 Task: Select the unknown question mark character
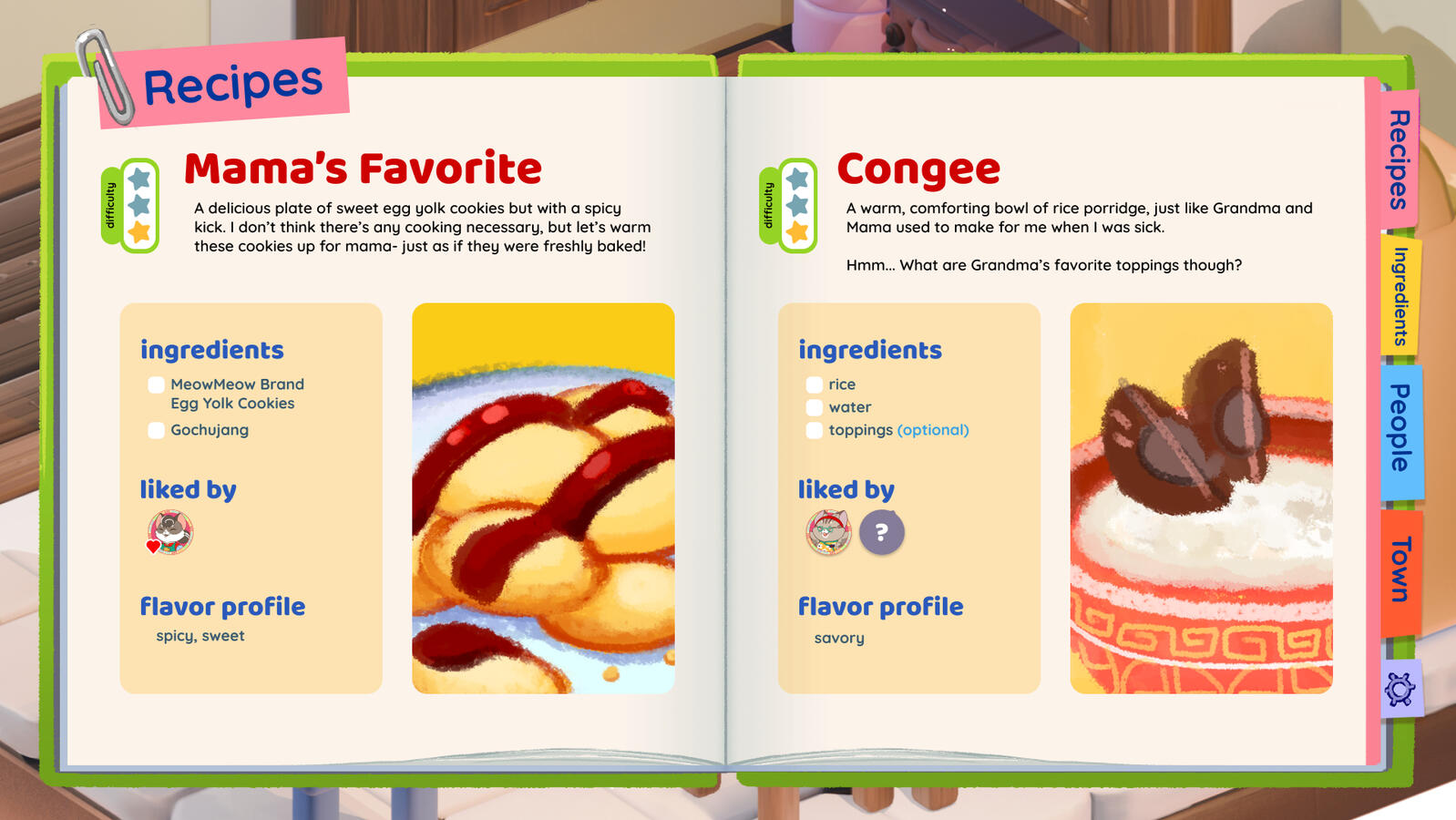[x=882, y=532]
